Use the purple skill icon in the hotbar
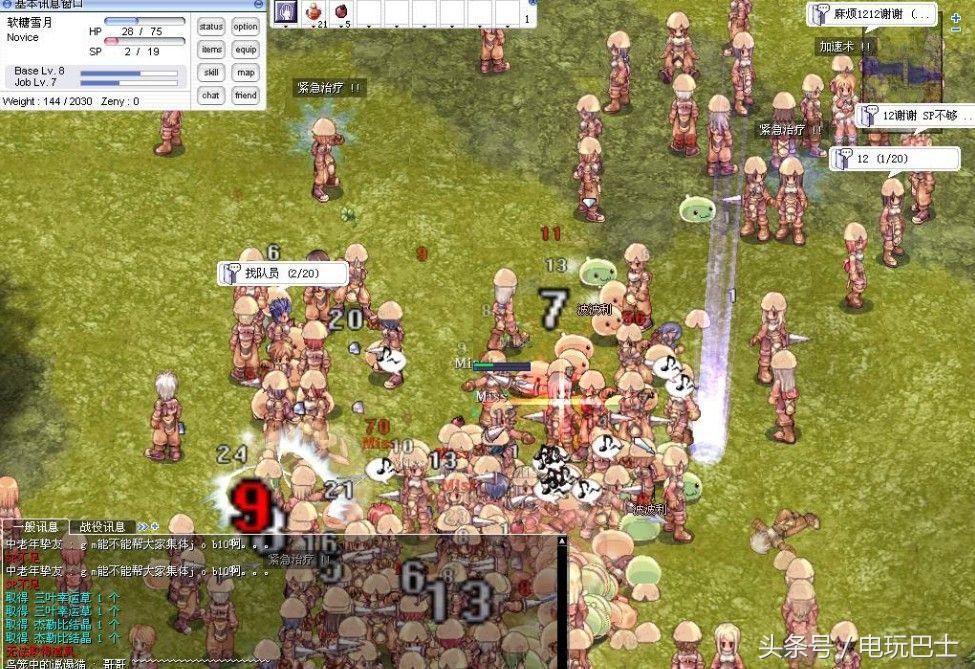975x669 pixels. [x=287, y=13]
